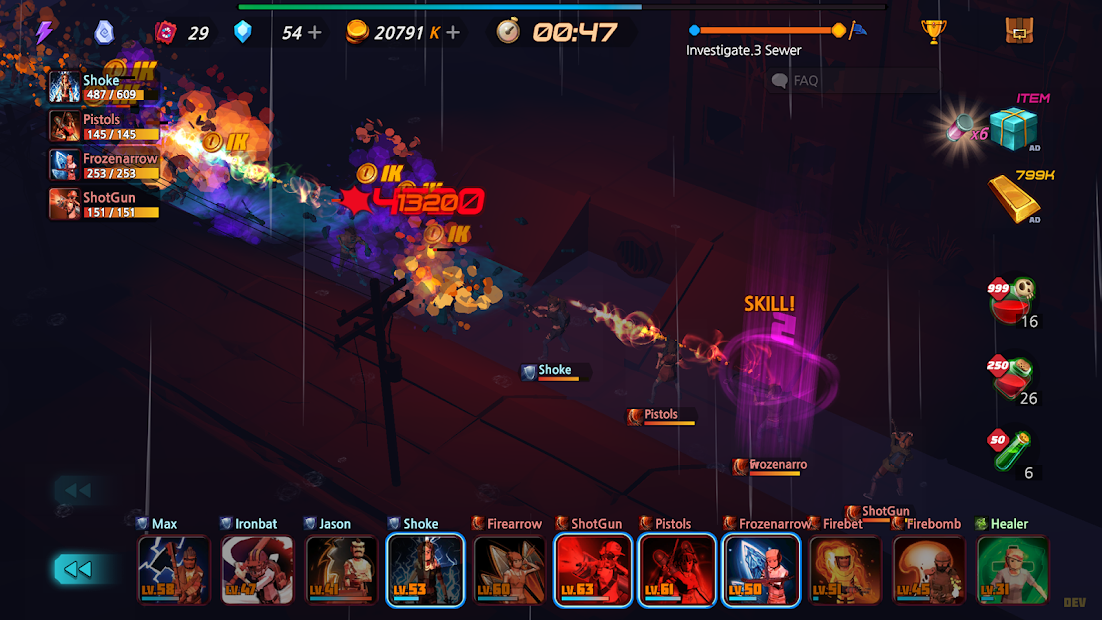Use the 50 green vial potion
This screenshot has height=620, width=1102.
[1012, 451]
